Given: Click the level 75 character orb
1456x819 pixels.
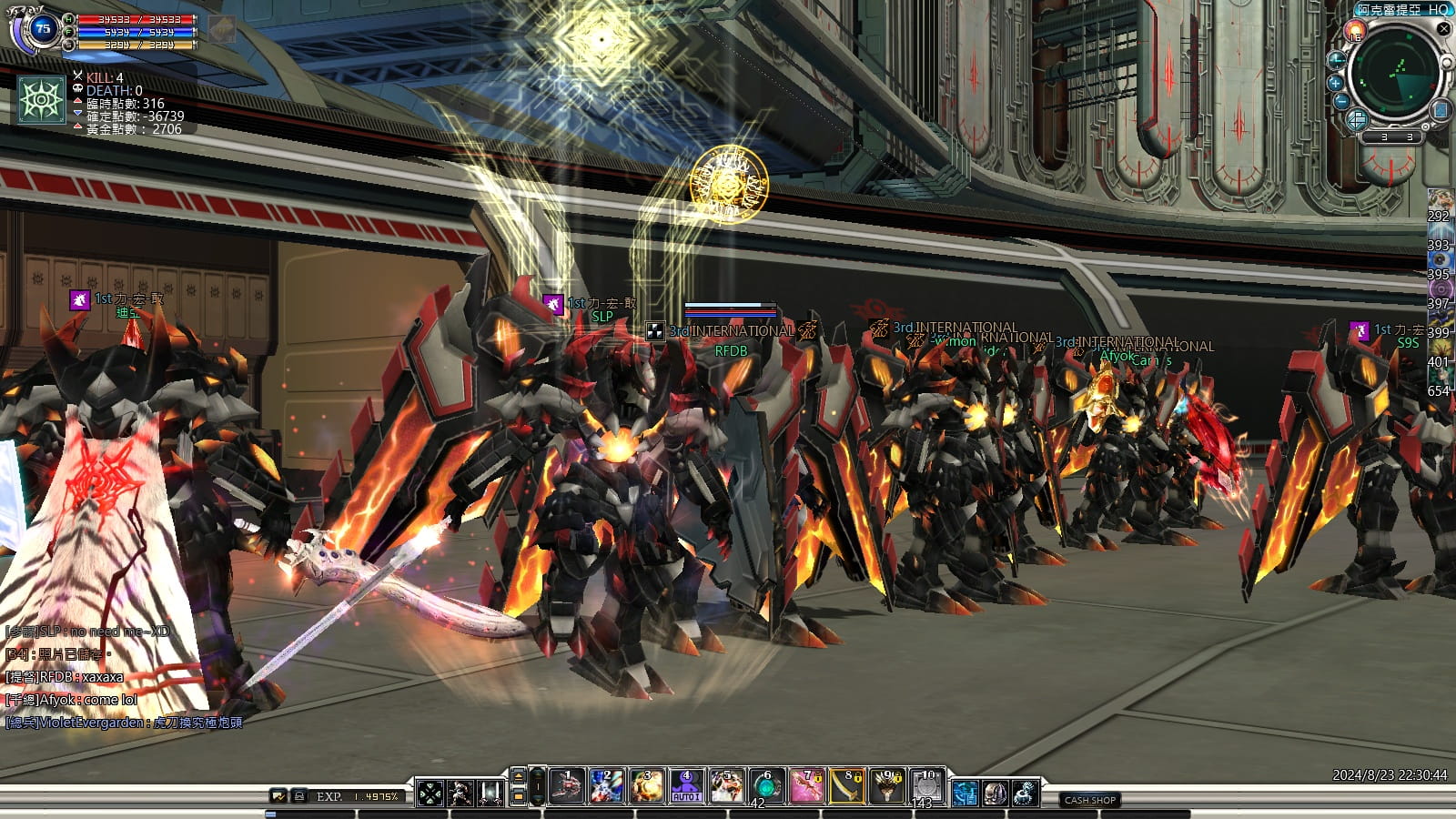Looking at the screenshot, I should point(42,28).
